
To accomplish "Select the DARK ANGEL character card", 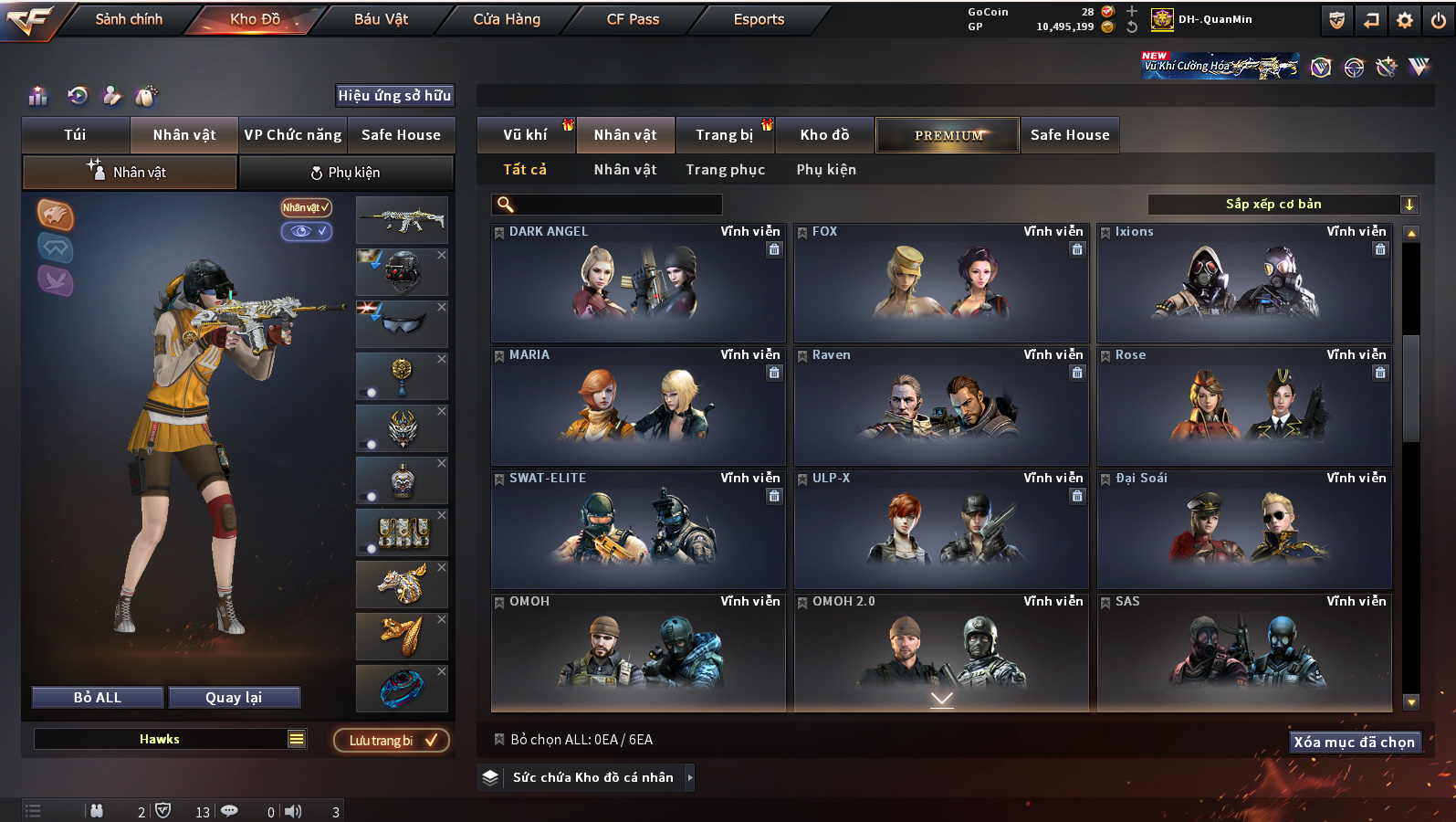I will 638,283.
